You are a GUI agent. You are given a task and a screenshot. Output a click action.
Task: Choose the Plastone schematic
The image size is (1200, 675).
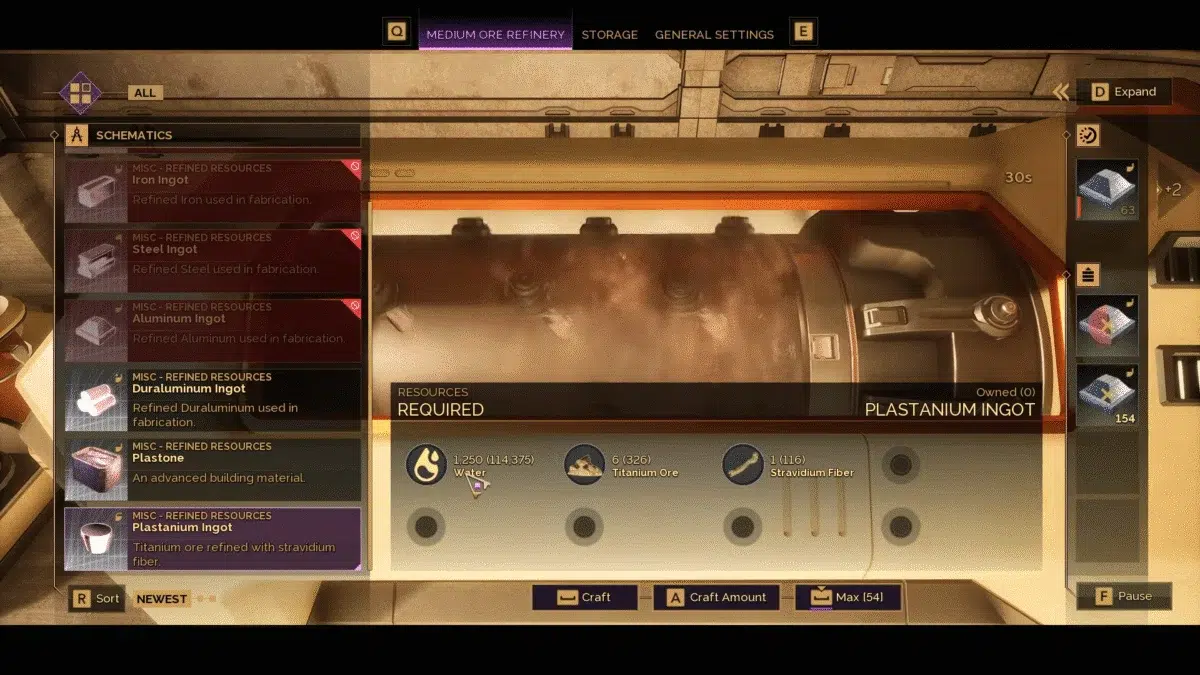coord(212,469)
